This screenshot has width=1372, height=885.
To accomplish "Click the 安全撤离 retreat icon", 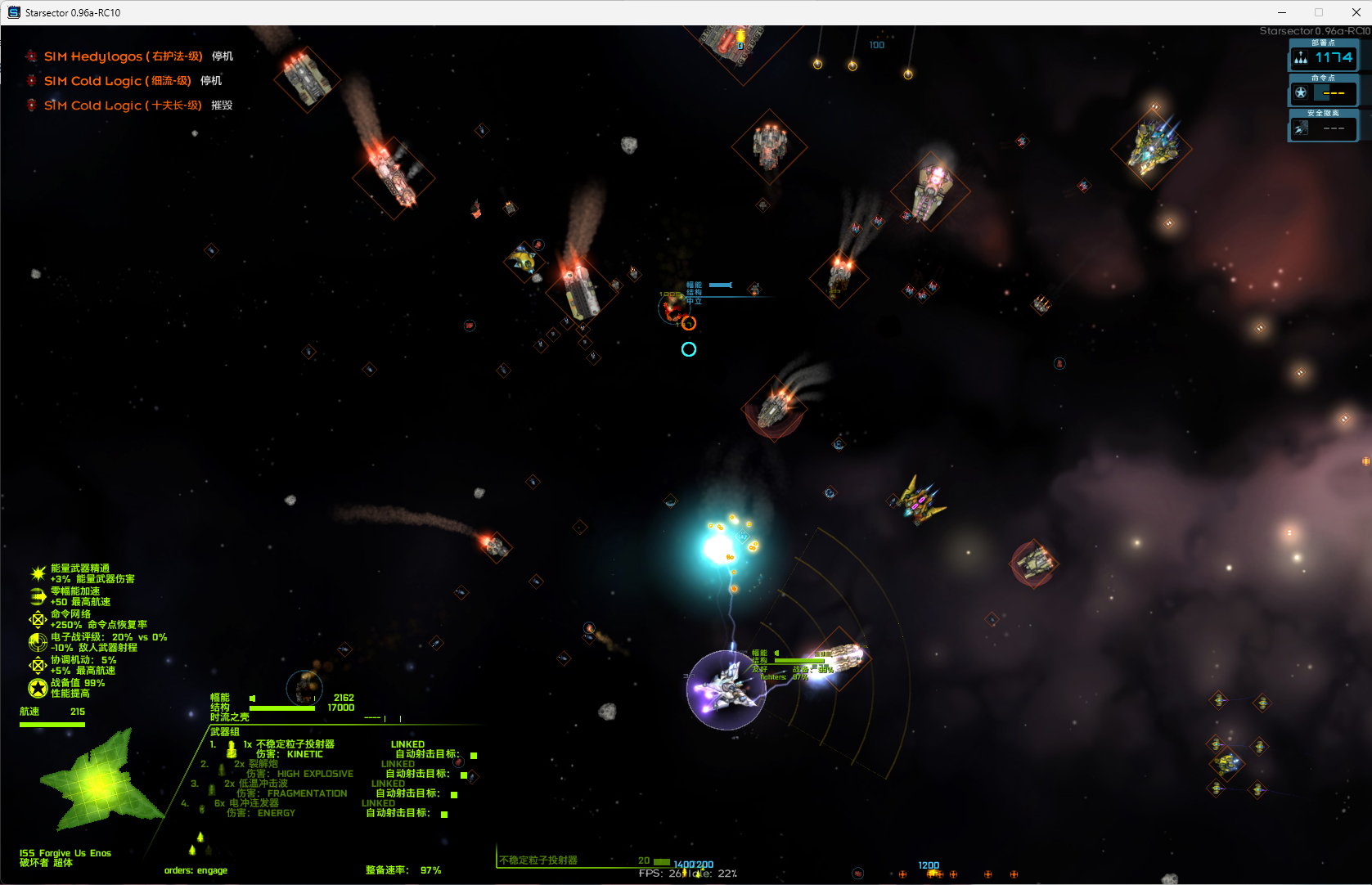I will [x=1301, y=128].
